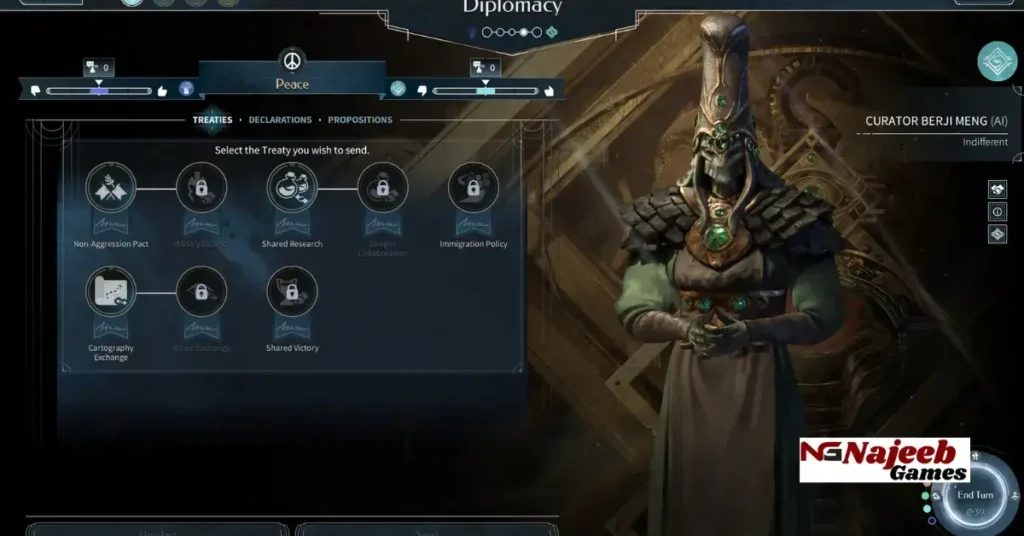Click Curator Berji Meng's faction emblem
Viewport: 1024px width, 536px height.
pyautogui.click(x=997, y=61)
